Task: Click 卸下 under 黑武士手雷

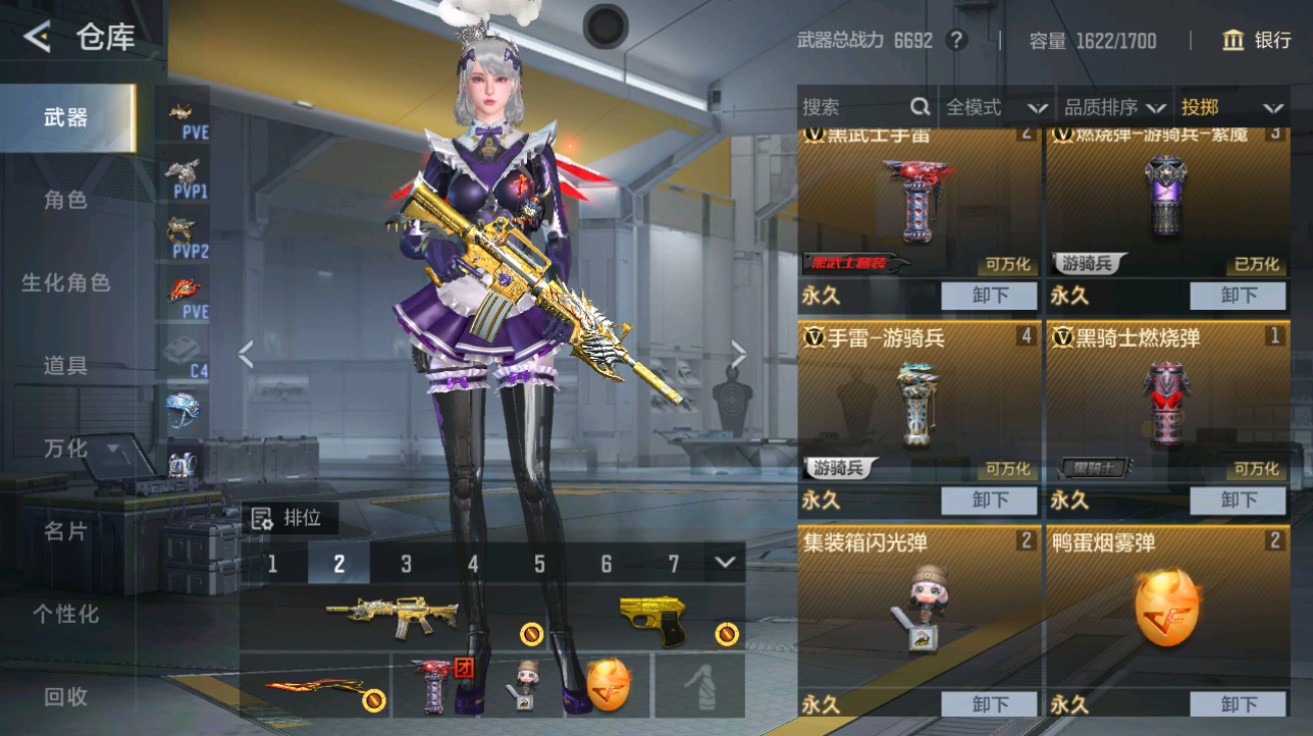Action: (989, 295)
